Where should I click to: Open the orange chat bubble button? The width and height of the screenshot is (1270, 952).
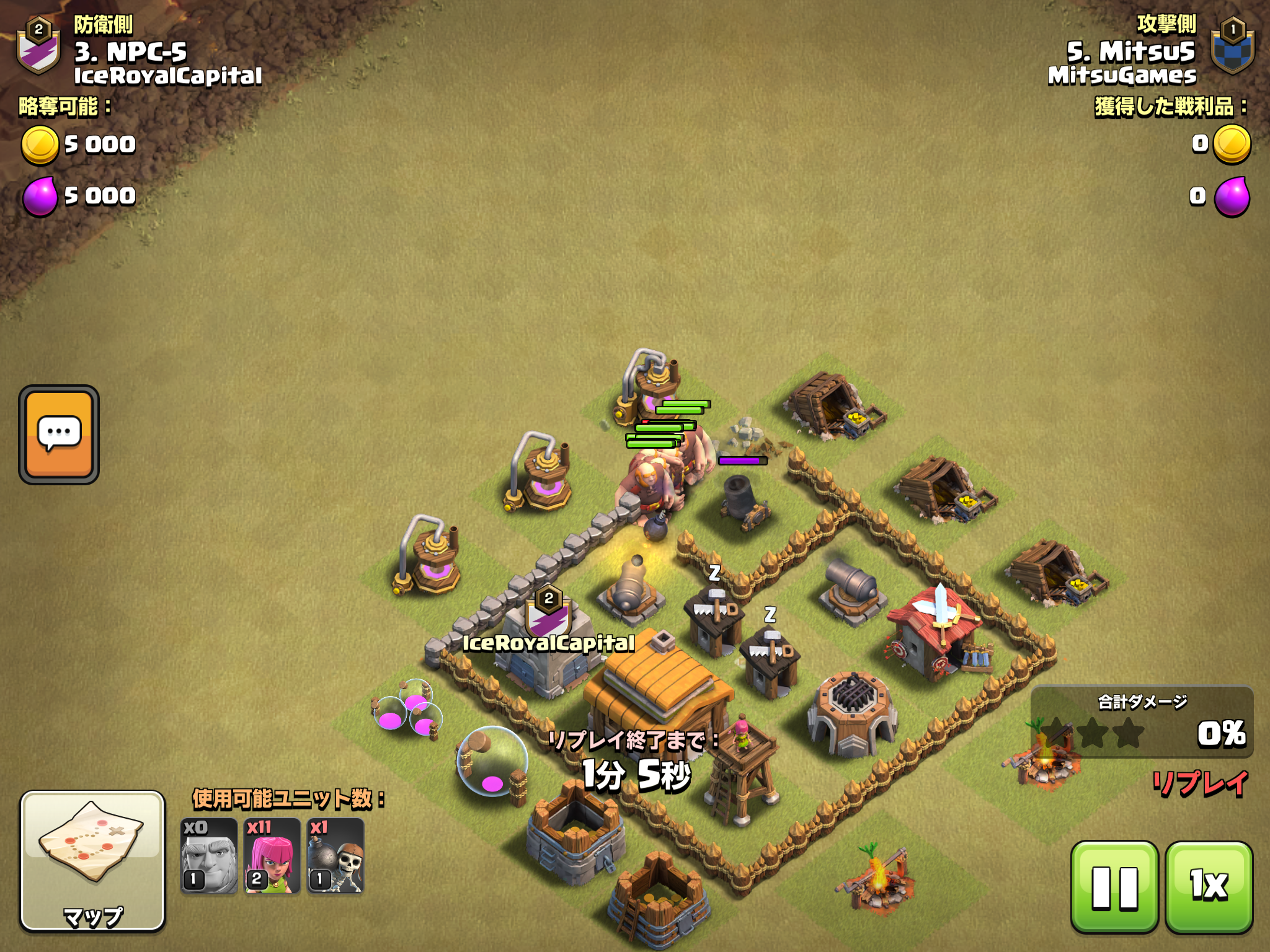(59, 434)
